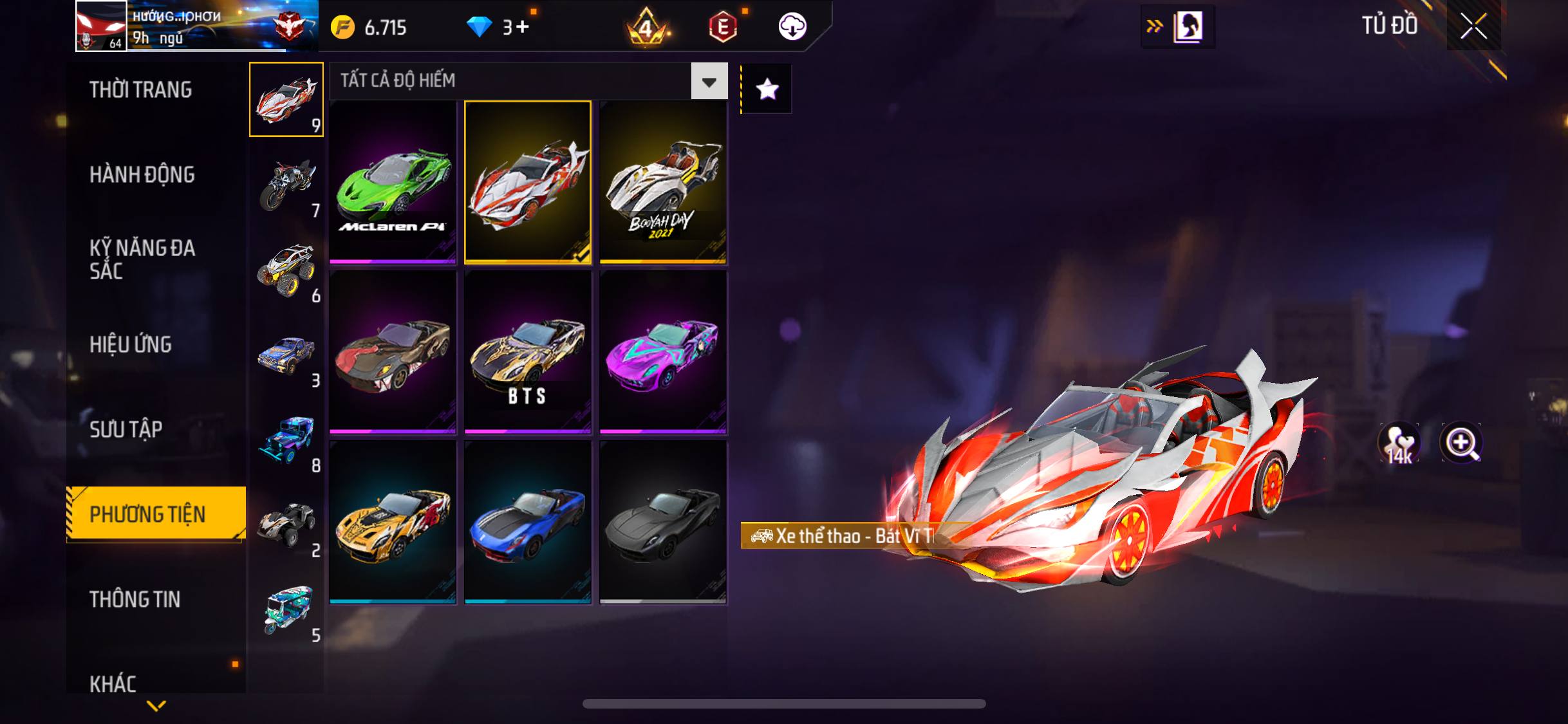Screen dimensions: 1568x724
Task: Go to the Hiệu Ứng tab
Action: [x=131, y=345]
